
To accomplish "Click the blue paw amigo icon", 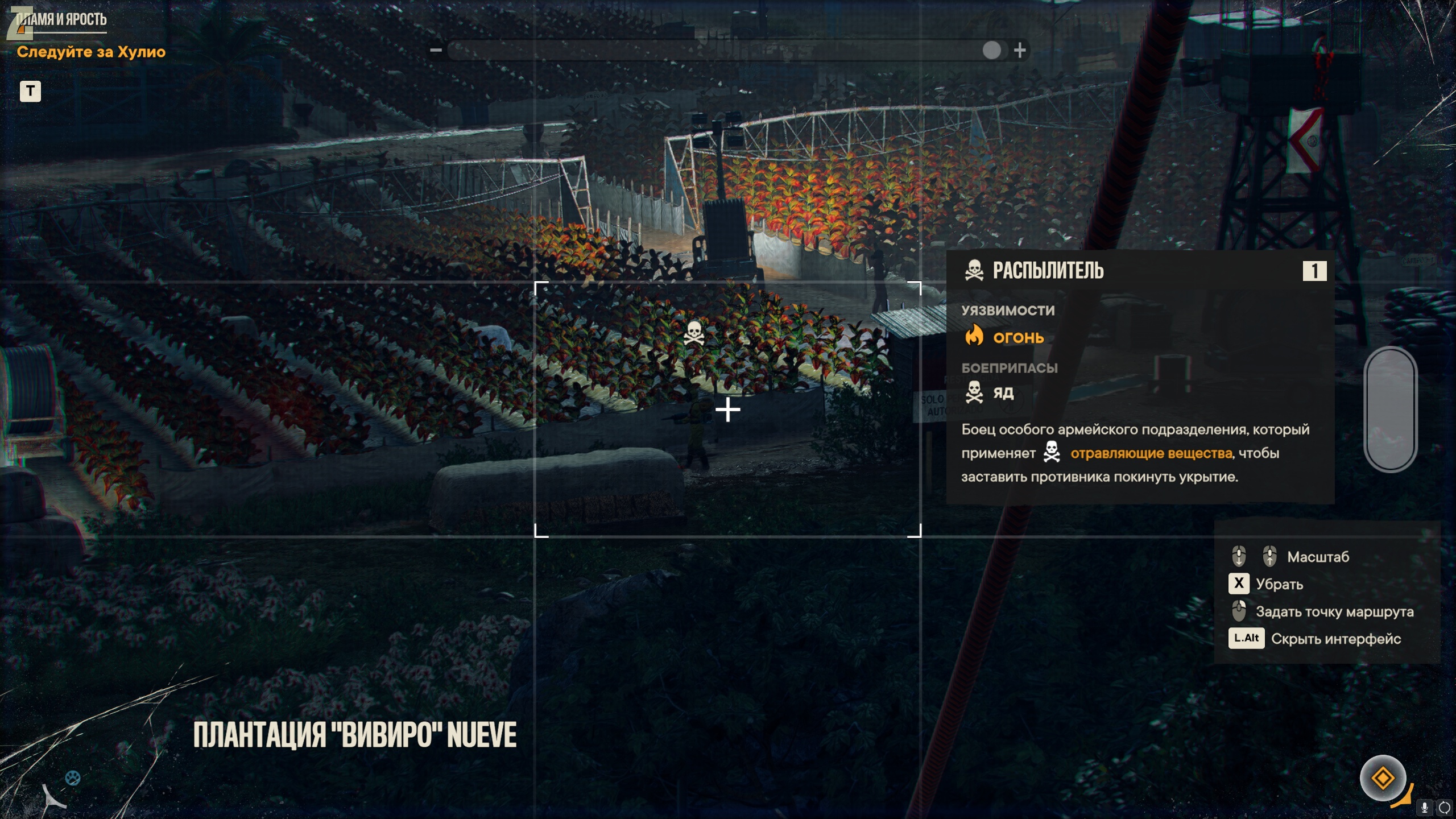I will pos(73,777).
